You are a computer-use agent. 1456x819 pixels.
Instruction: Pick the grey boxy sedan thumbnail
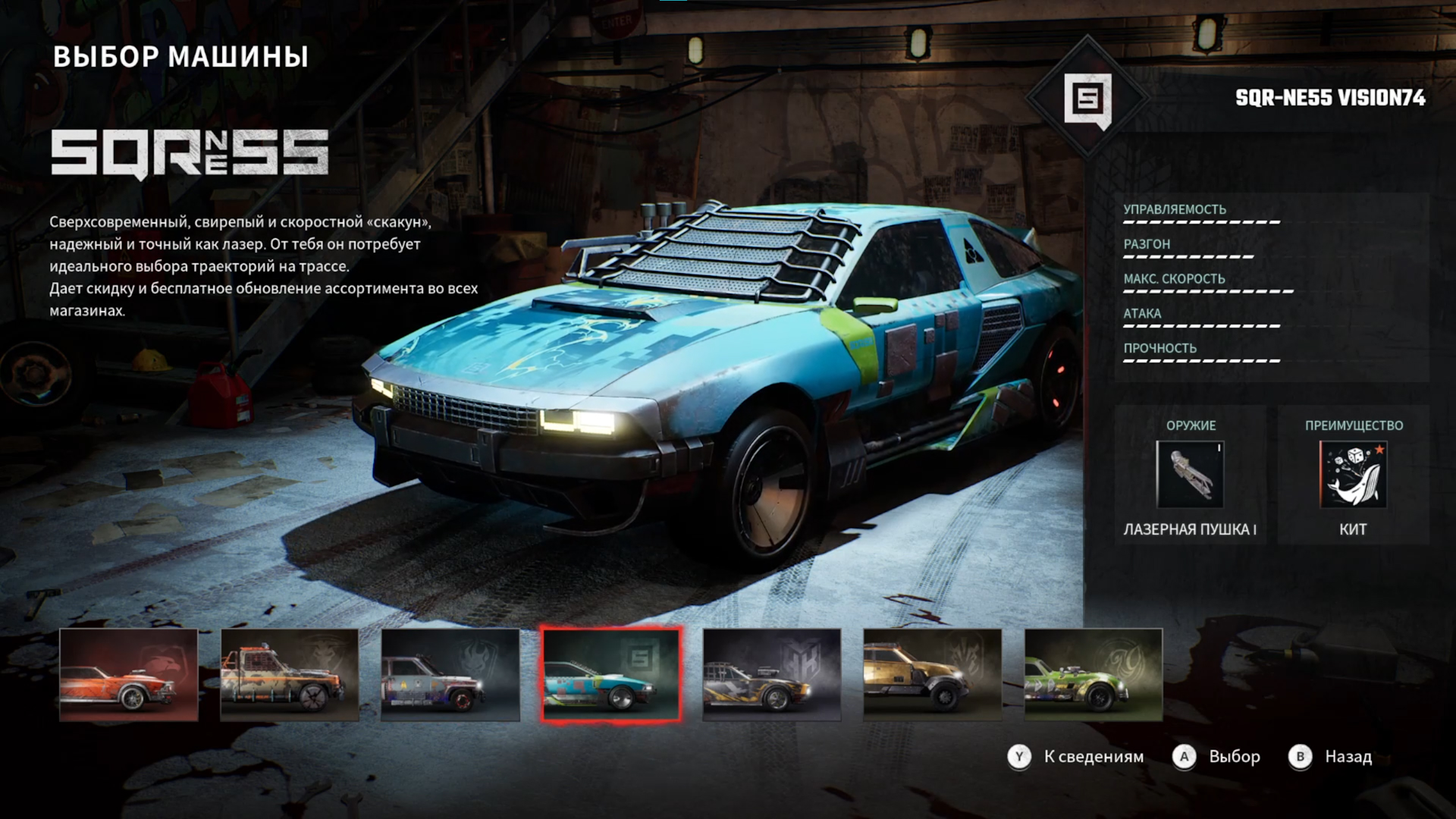(450, 675)
